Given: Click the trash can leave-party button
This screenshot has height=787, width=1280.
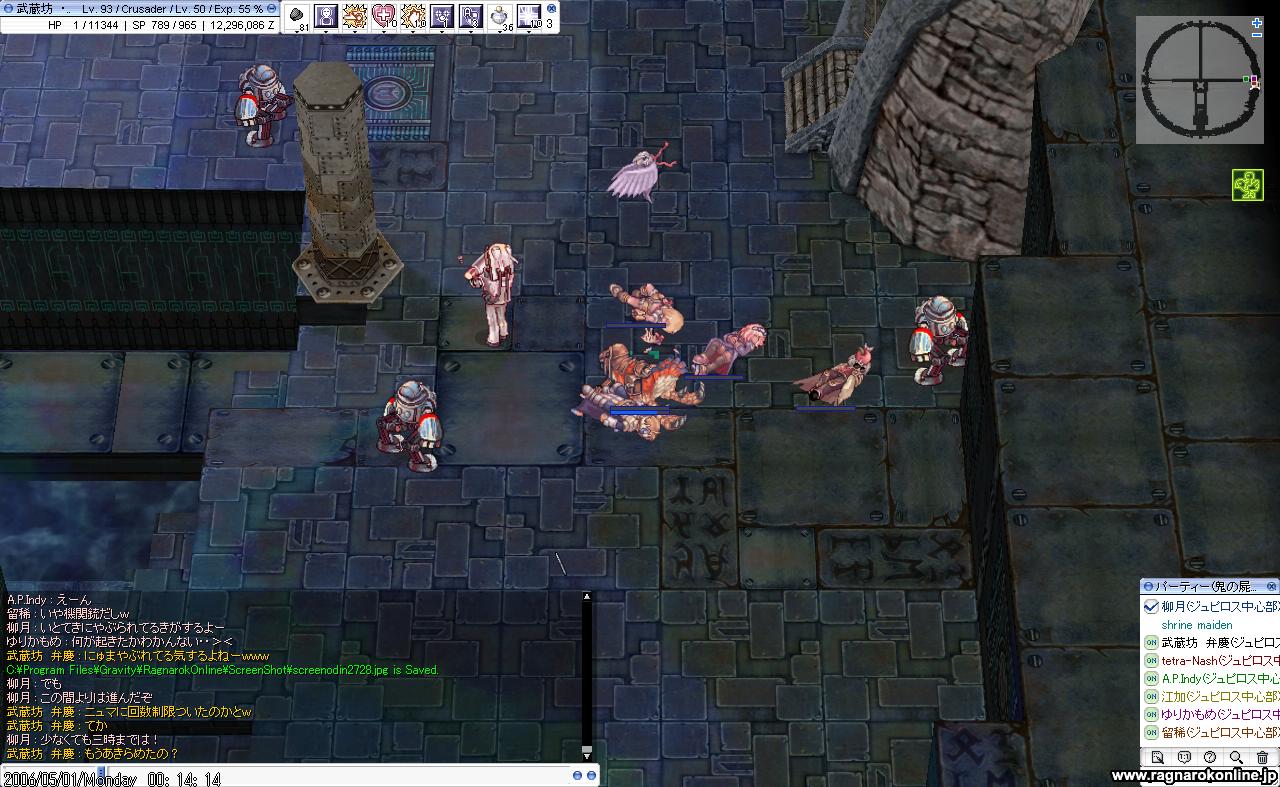Looking at the screenshot, I should click(1262, 758).
